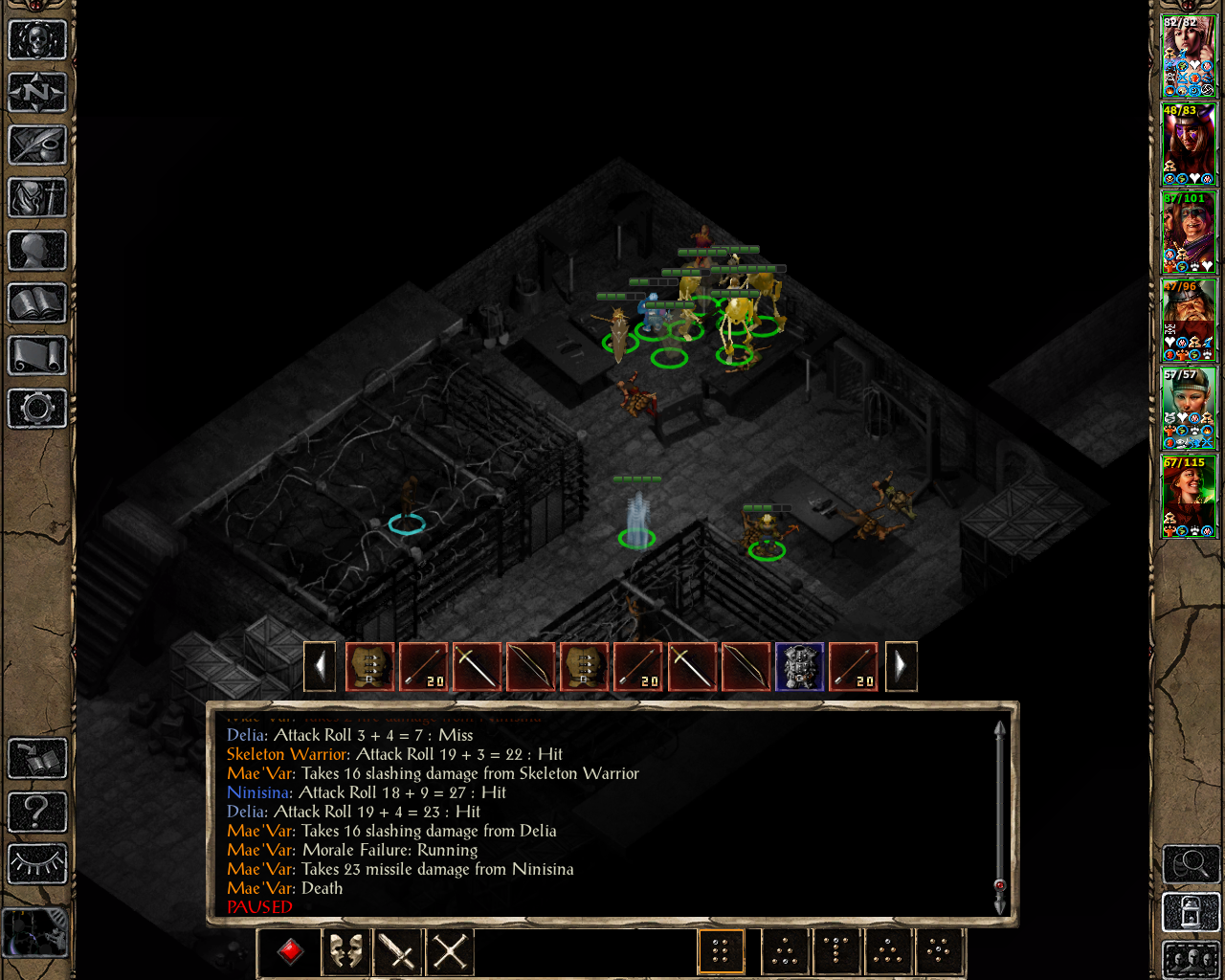Open the journal via the quill icon

[x=37, y=145]
